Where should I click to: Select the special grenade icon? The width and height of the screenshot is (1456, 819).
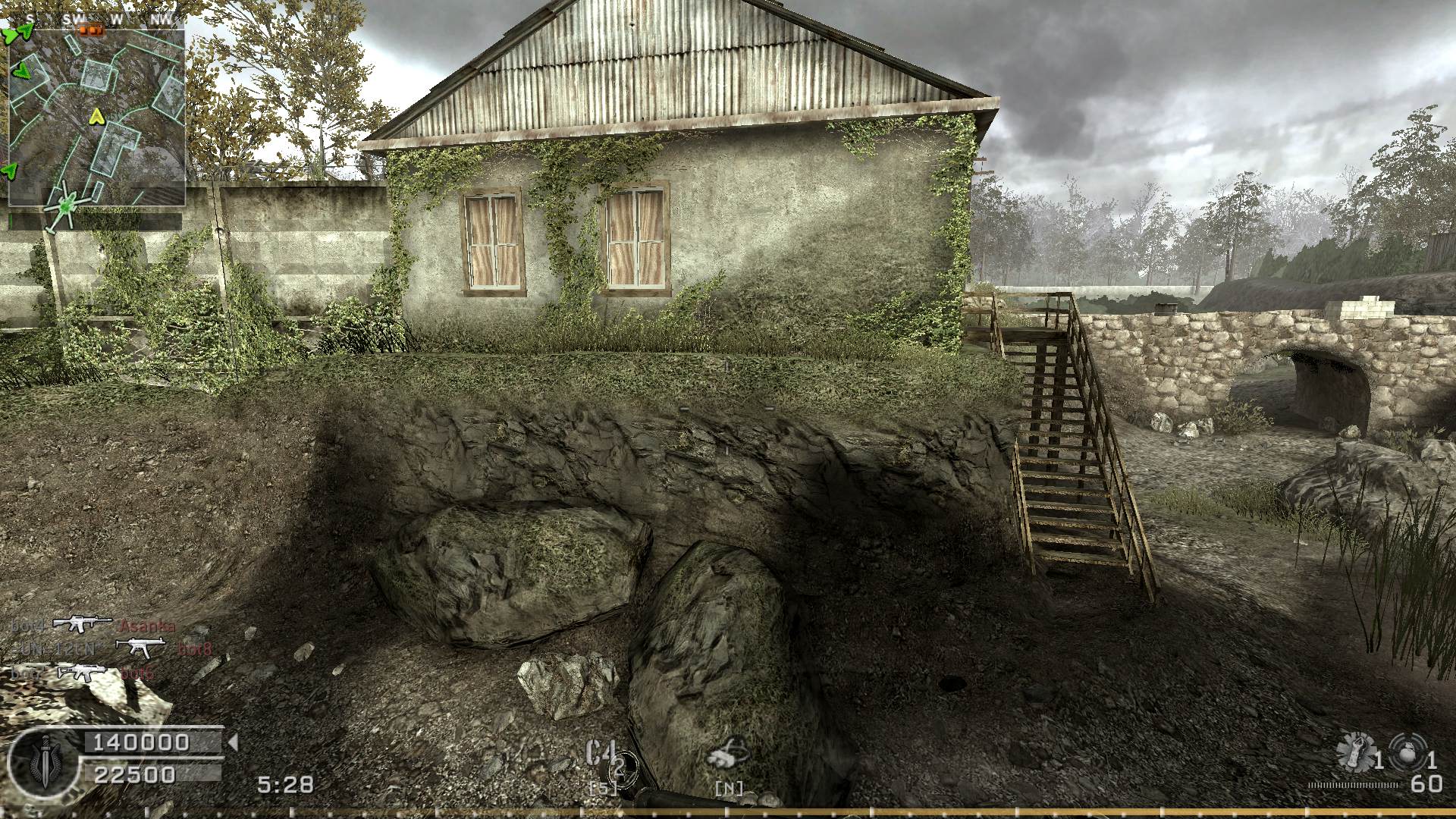click(x=1354, y=750)
